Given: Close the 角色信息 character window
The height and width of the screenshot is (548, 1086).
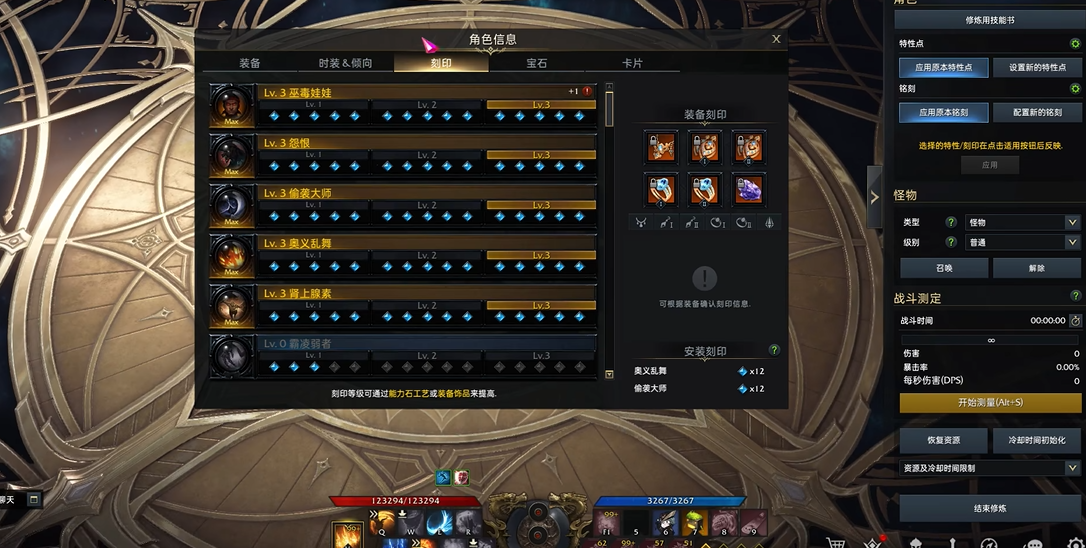Looking at the screenshot, I should coord(776,40).
